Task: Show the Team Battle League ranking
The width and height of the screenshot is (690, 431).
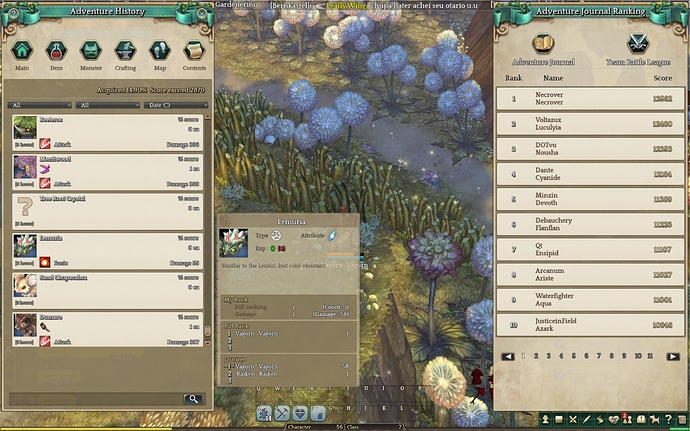Action: coord(636,48)
